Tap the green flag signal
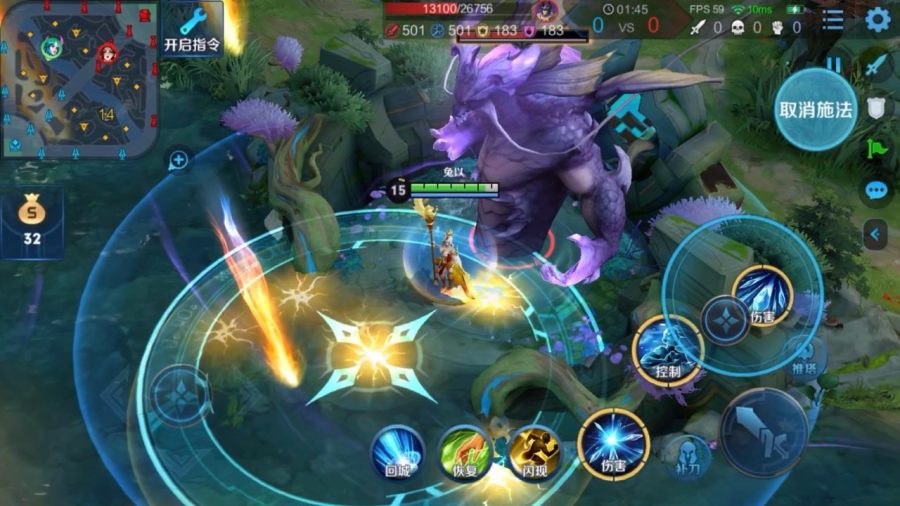Viewport: 900px width, 506px height. click(877, 149)
